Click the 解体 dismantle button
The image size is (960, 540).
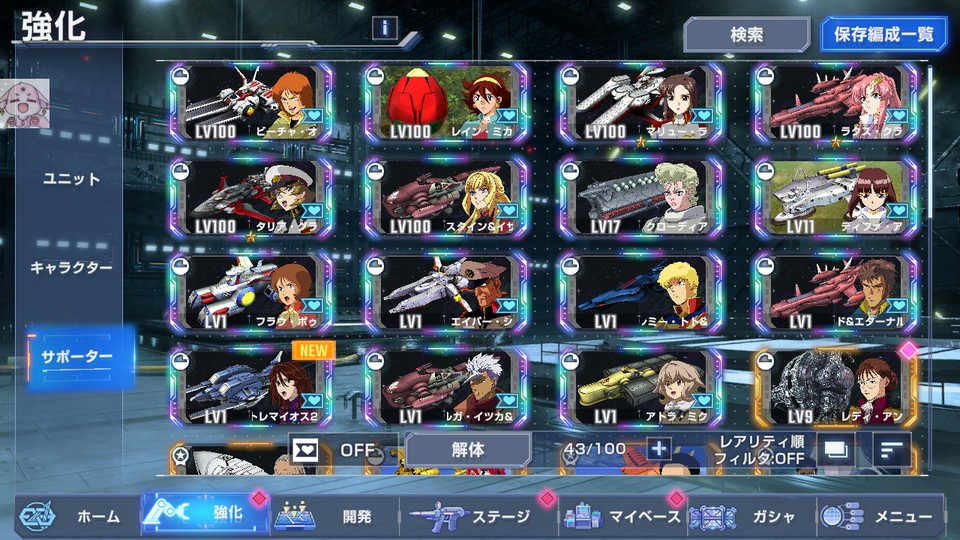tap(468, 449)
